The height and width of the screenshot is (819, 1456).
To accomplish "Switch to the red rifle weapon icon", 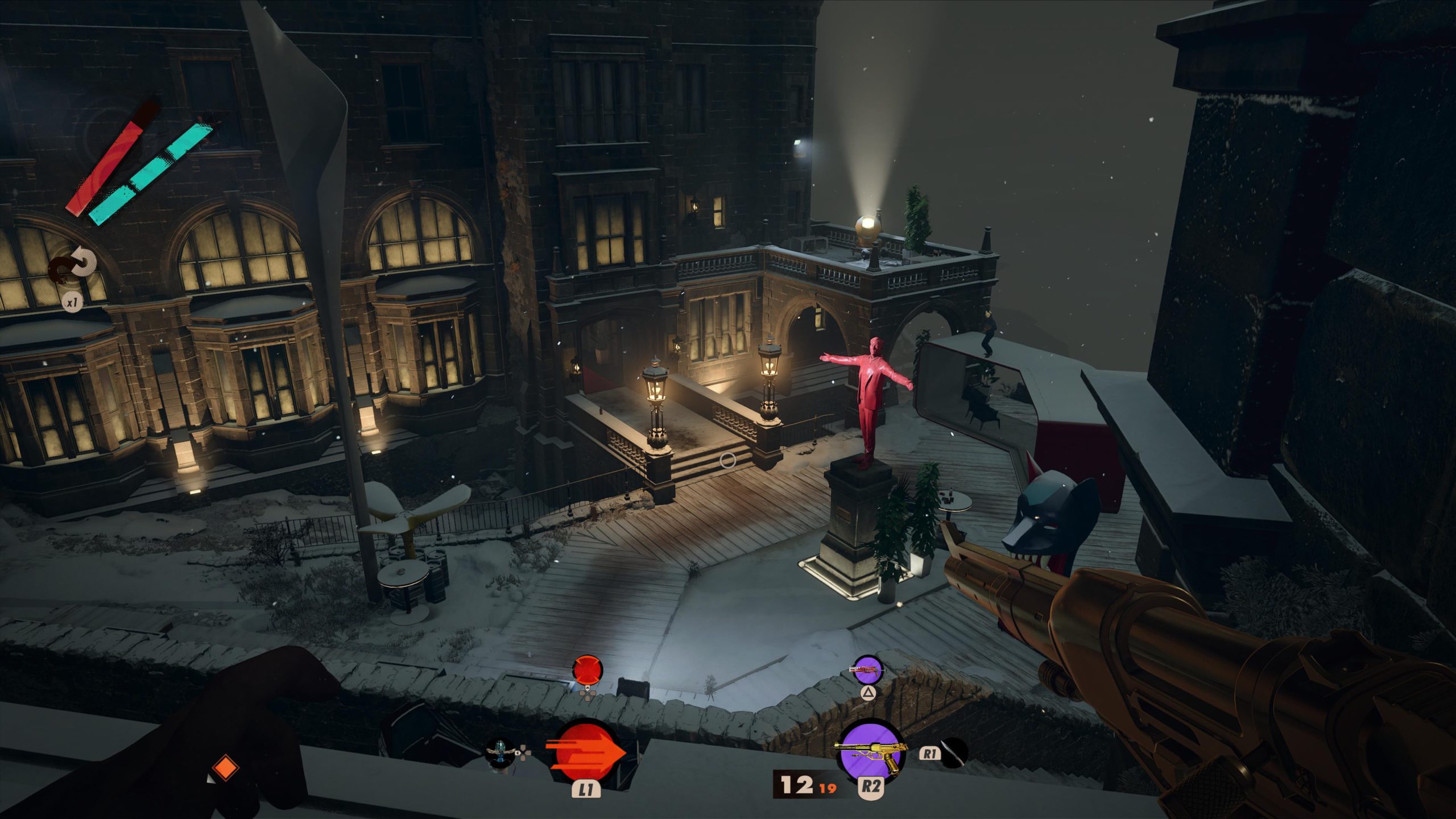I will (867, 670).
